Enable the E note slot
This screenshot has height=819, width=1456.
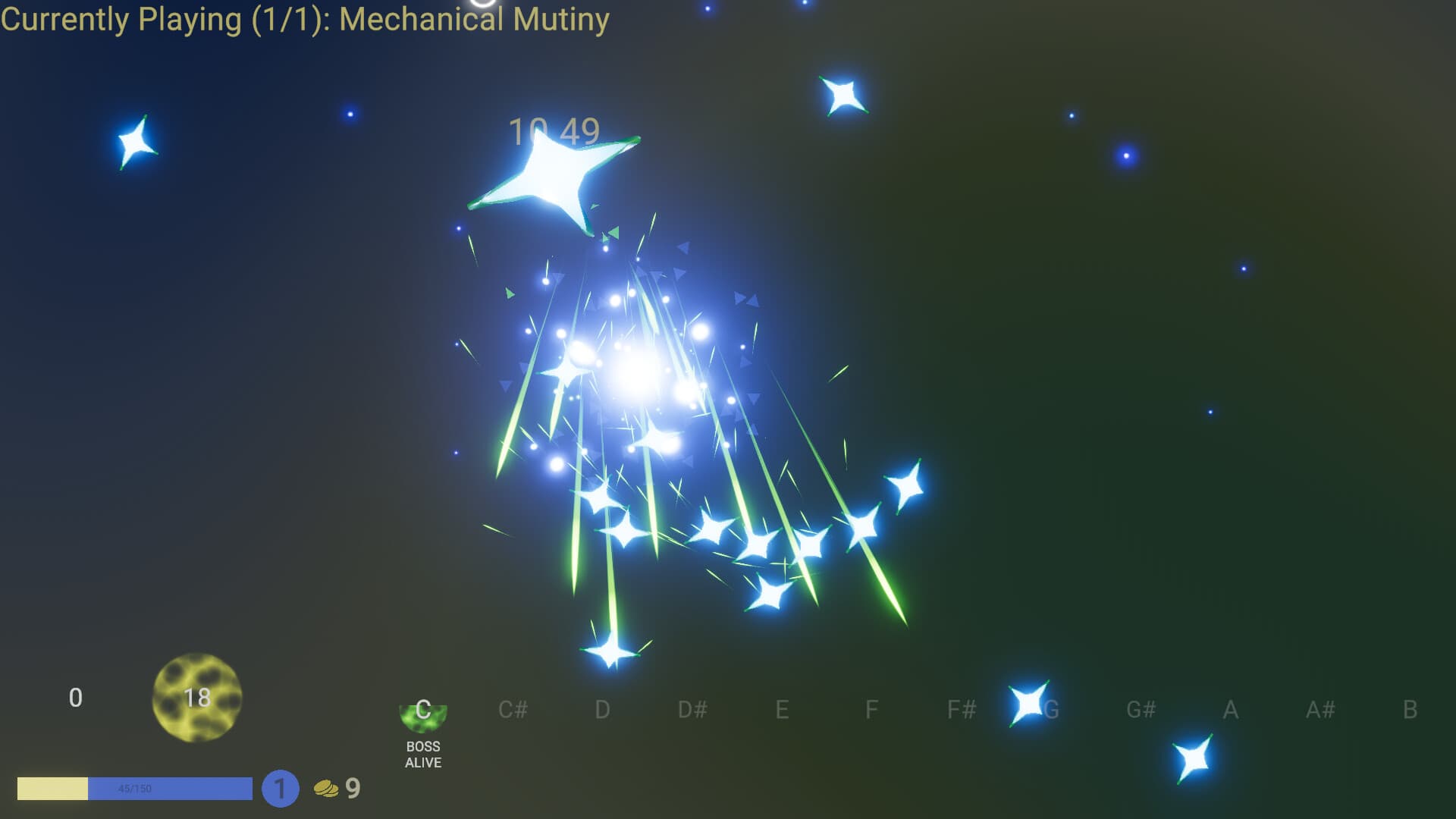click(780, 711)
